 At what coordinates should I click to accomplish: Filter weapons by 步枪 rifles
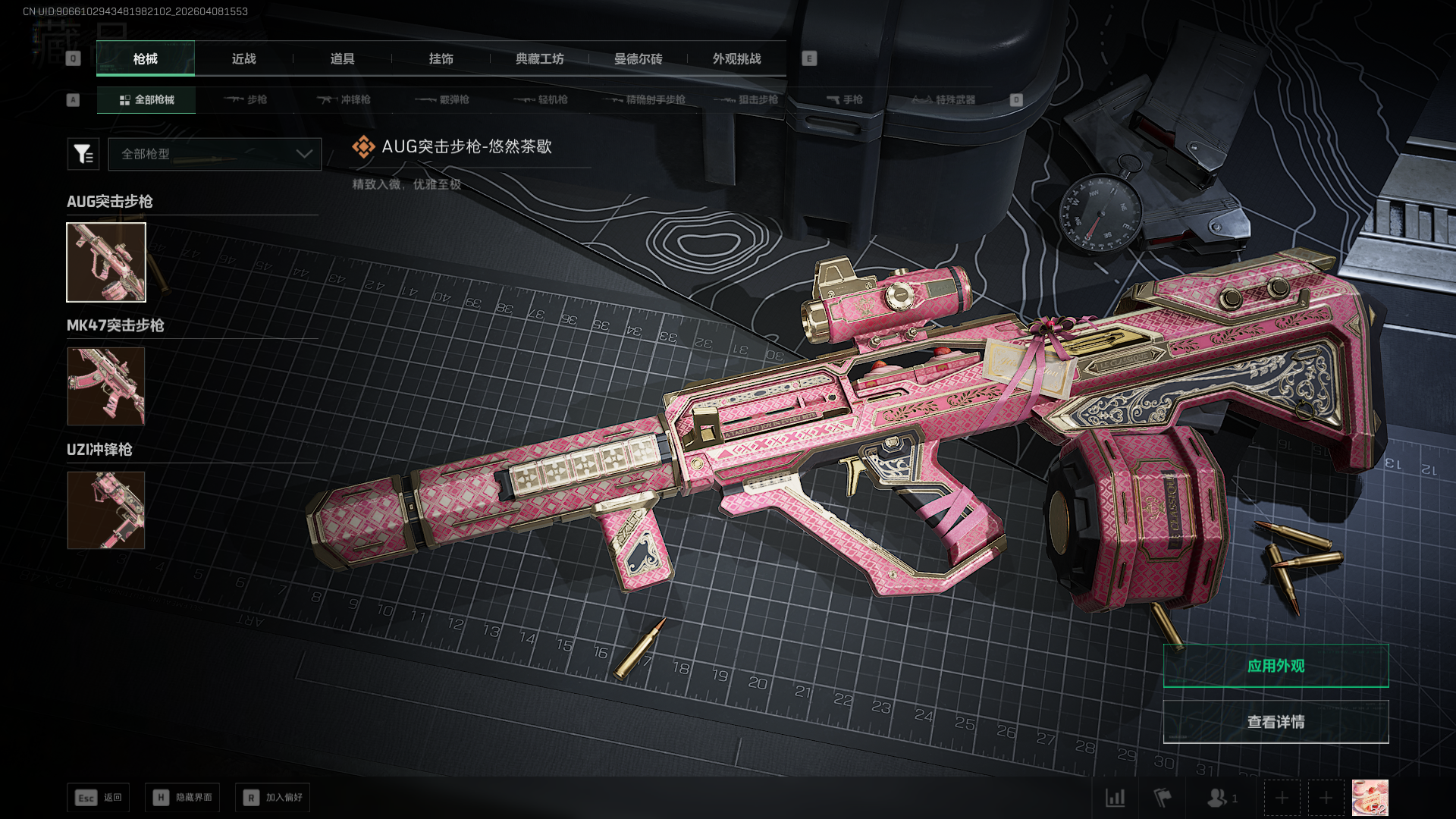(x=246, y=99)
